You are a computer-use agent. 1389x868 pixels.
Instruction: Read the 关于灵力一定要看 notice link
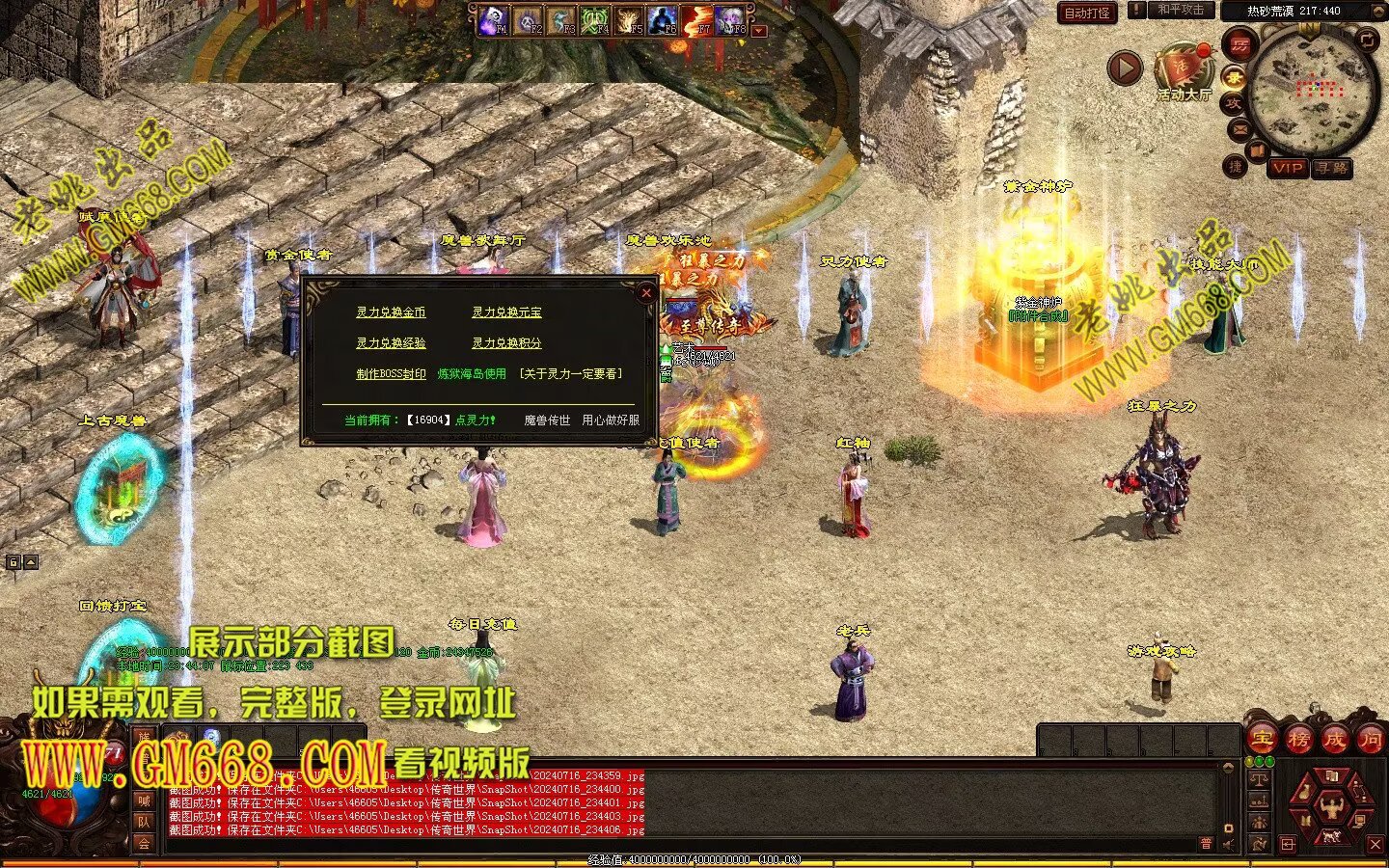[x=570, y=374]
